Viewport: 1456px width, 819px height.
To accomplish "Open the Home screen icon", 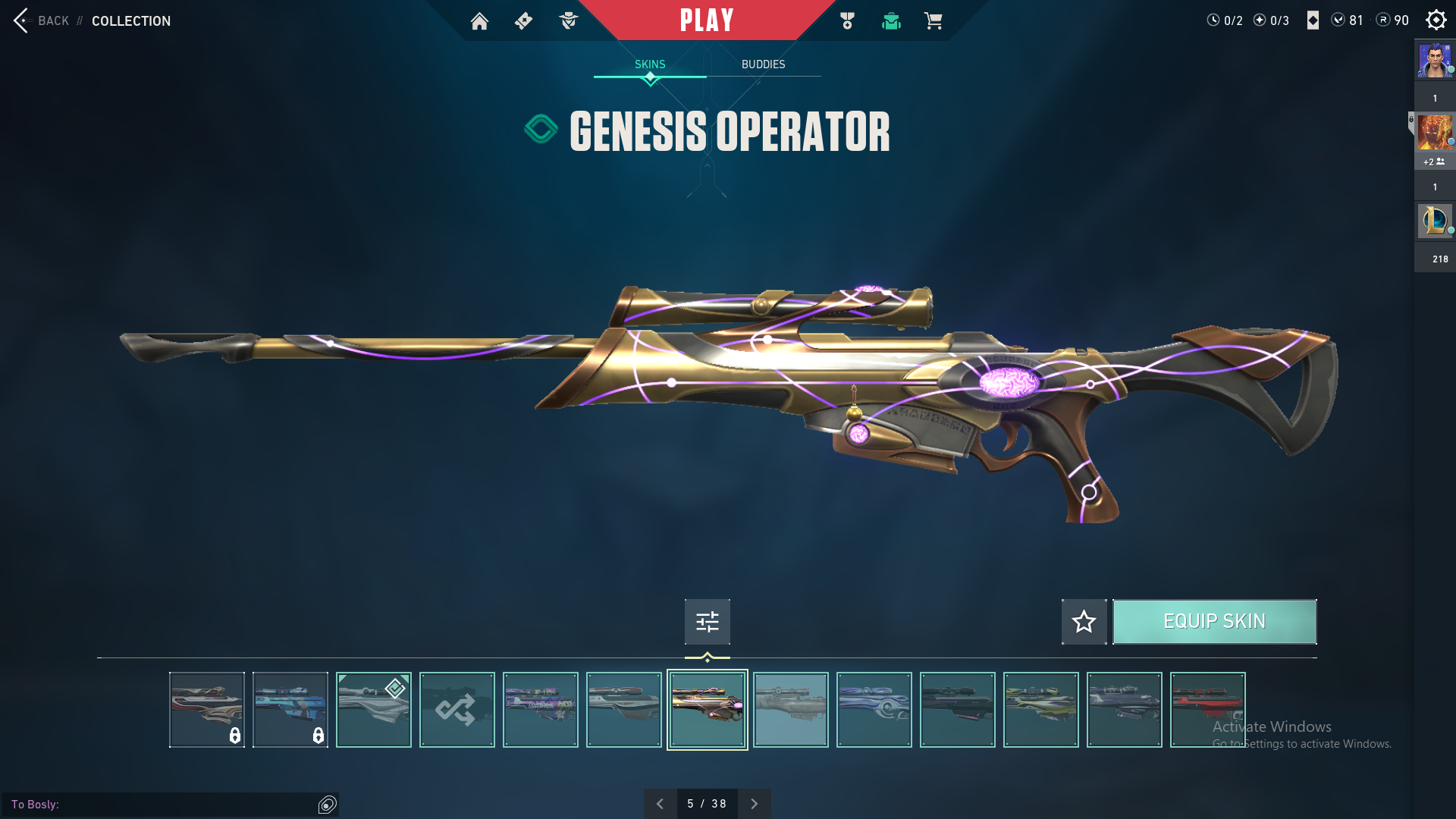I will (479, 21).
